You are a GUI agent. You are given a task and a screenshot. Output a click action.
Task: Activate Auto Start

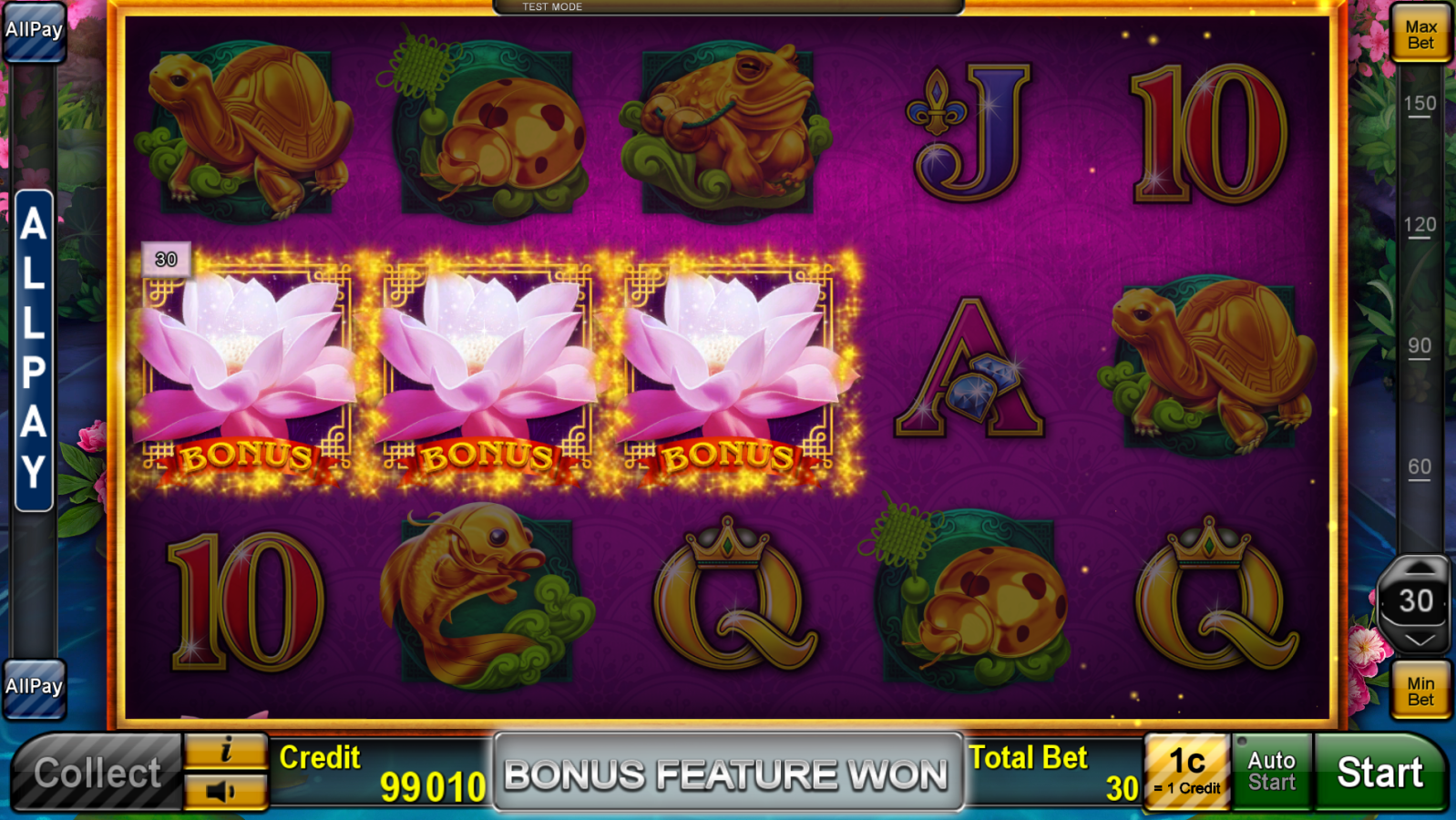click(1271, 772)
